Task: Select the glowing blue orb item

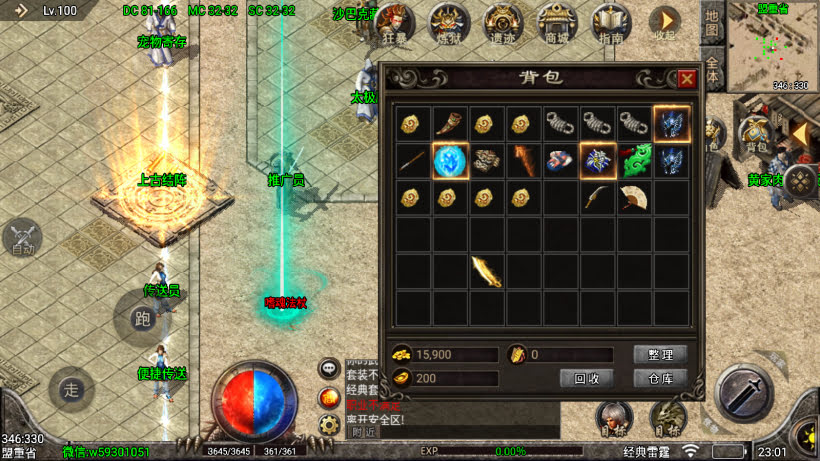Action: pos(450,160)
